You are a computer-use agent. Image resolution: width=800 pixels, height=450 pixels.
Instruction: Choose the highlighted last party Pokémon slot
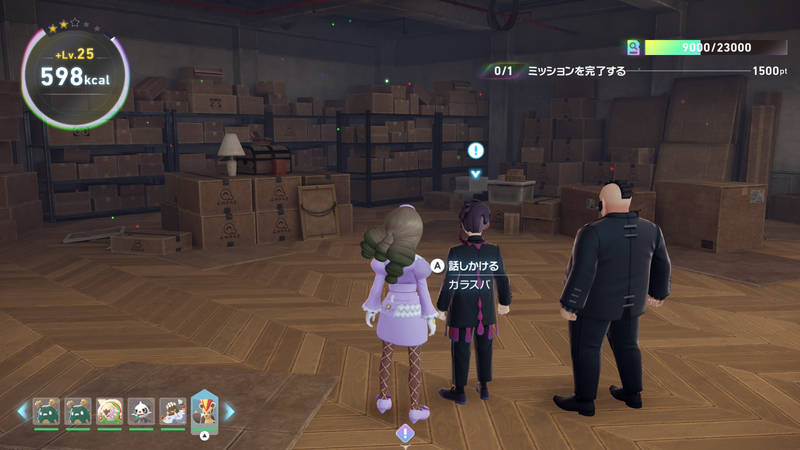(x=204, y=410)
